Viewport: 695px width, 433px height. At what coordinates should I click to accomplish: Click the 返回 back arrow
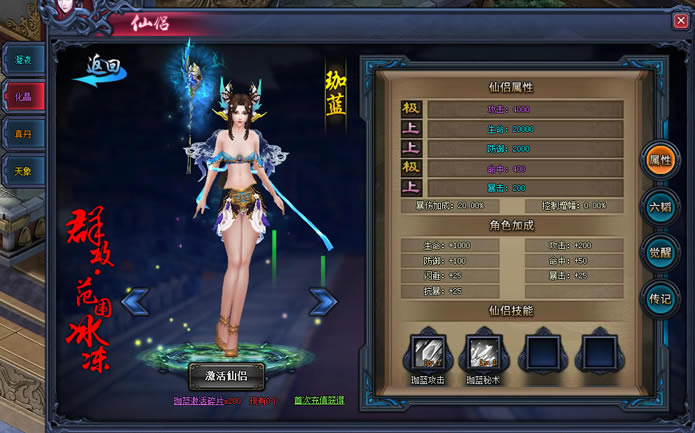point(99,72)
